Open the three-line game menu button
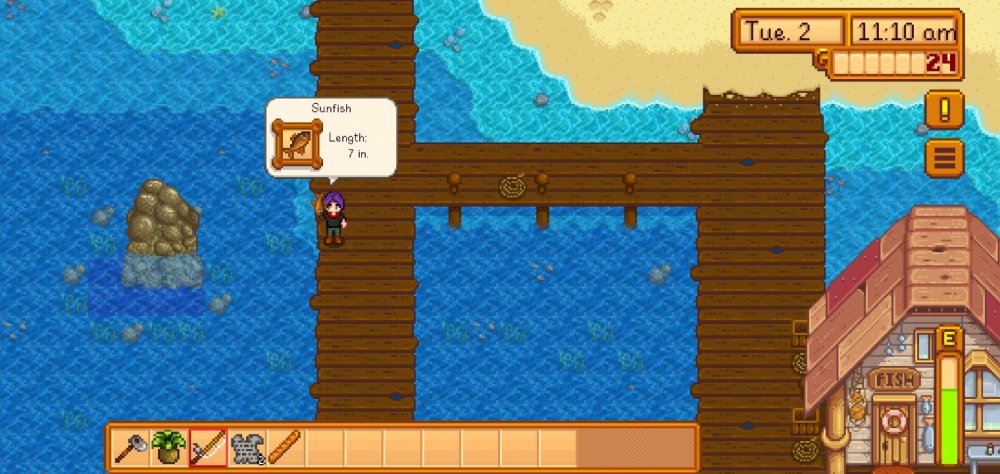1000x474 pixels. click(944, 157)
